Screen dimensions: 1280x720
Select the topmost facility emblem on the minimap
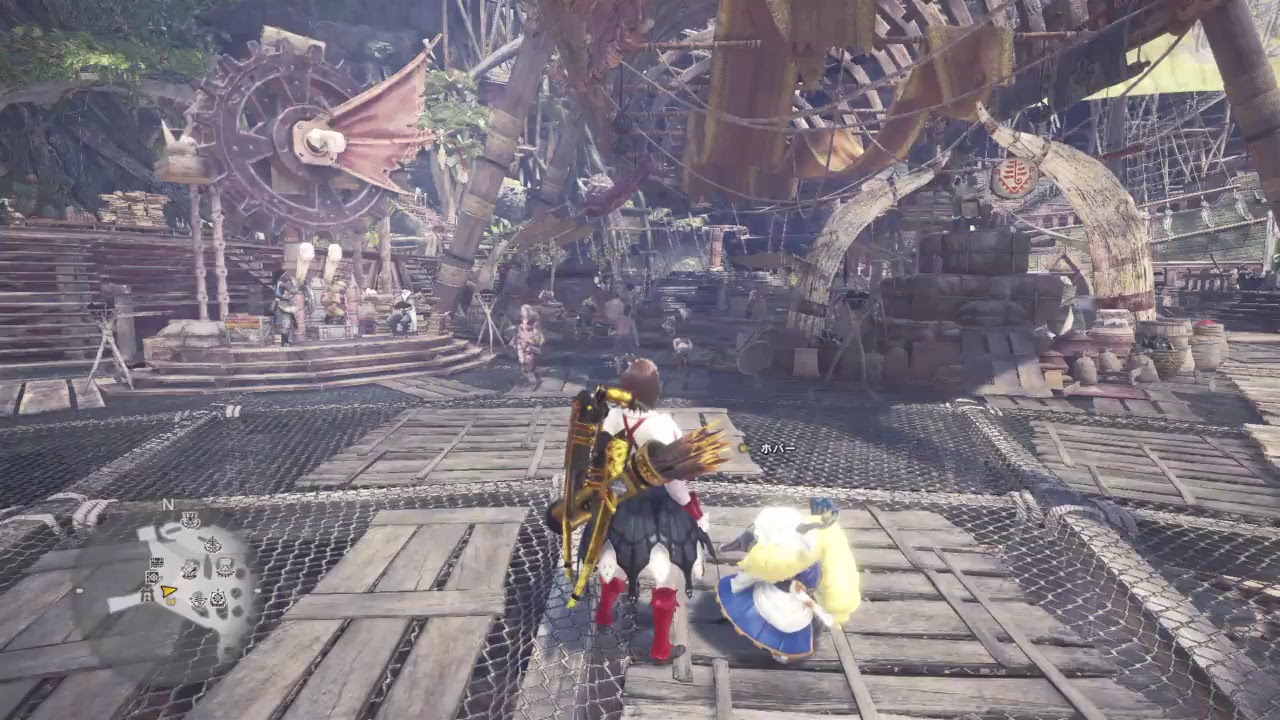pyautogui.click(x=189, y=518)
